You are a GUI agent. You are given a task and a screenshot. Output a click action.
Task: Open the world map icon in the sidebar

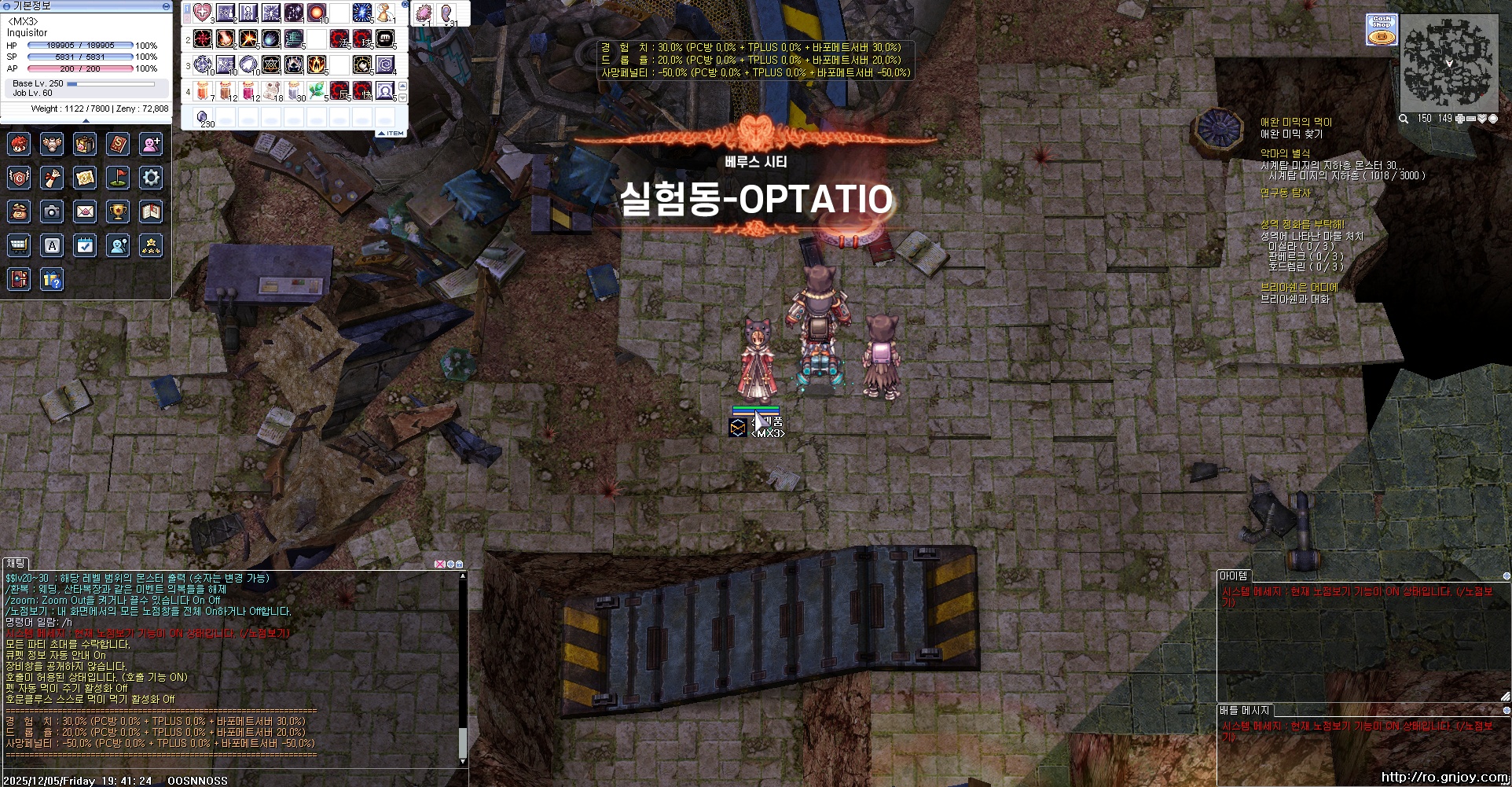click(x=85, y=178)
